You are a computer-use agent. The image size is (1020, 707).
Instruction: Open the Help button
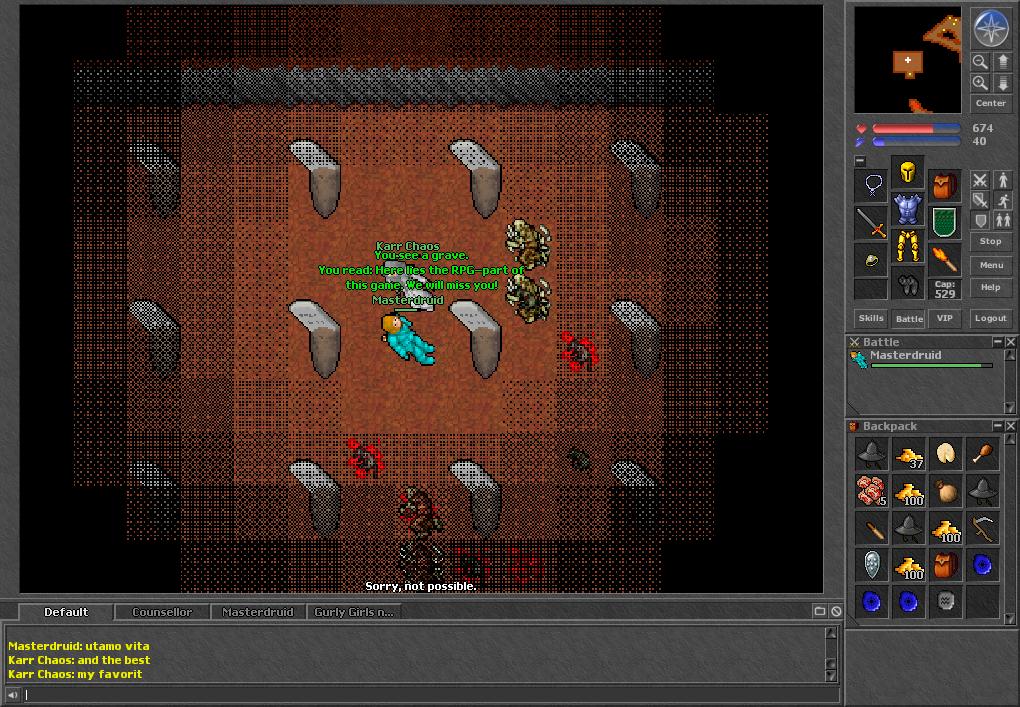(x=990, y=288)
